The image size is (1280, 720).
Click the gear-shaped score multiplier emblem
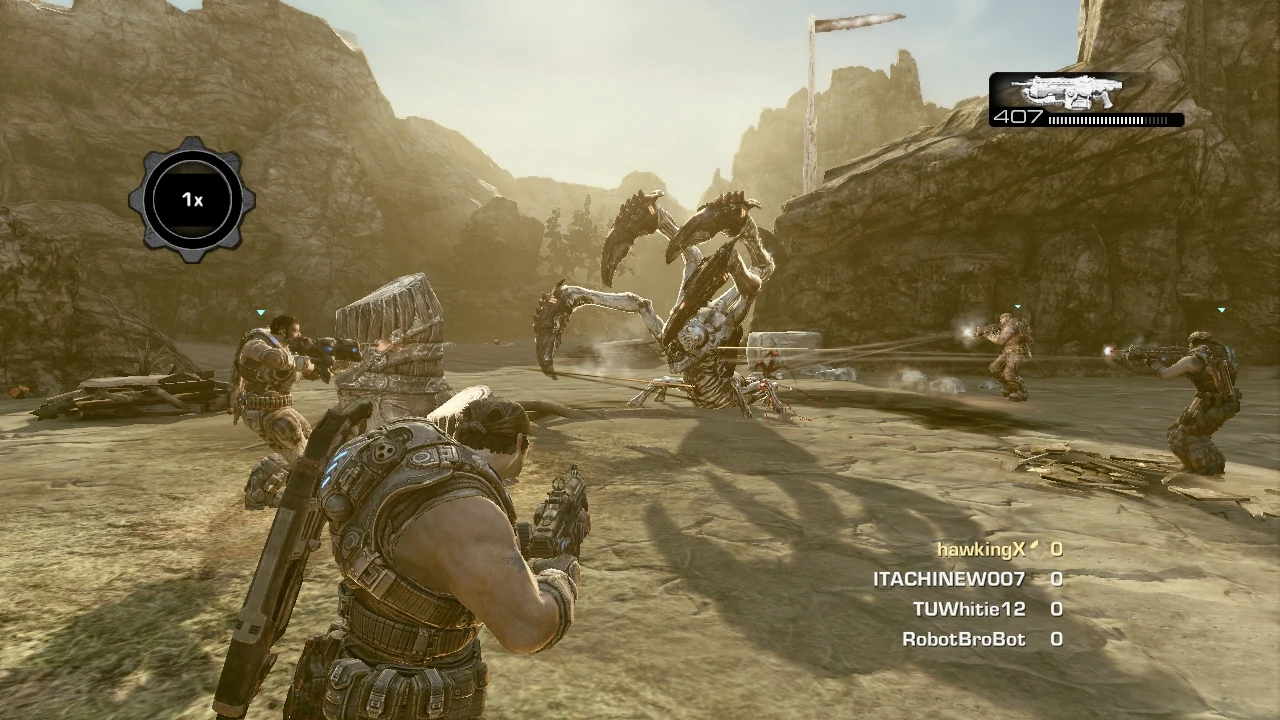pyautogui.click(x=193, y=199)
